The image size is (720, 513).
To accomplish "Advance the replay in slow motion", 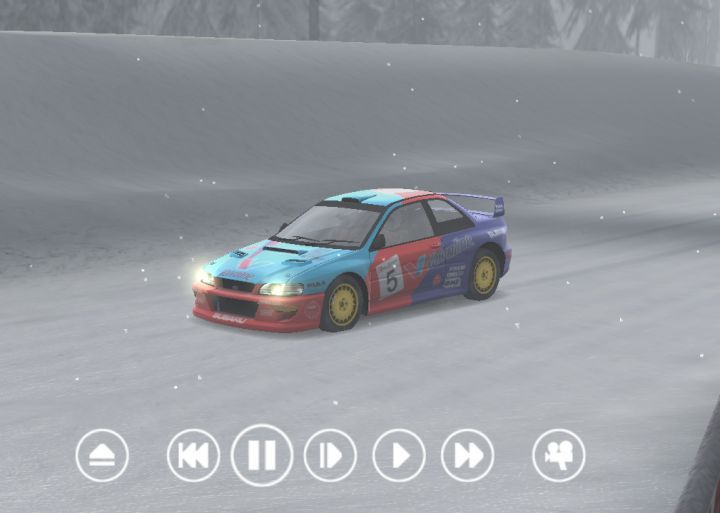I will tap(330, 456).
